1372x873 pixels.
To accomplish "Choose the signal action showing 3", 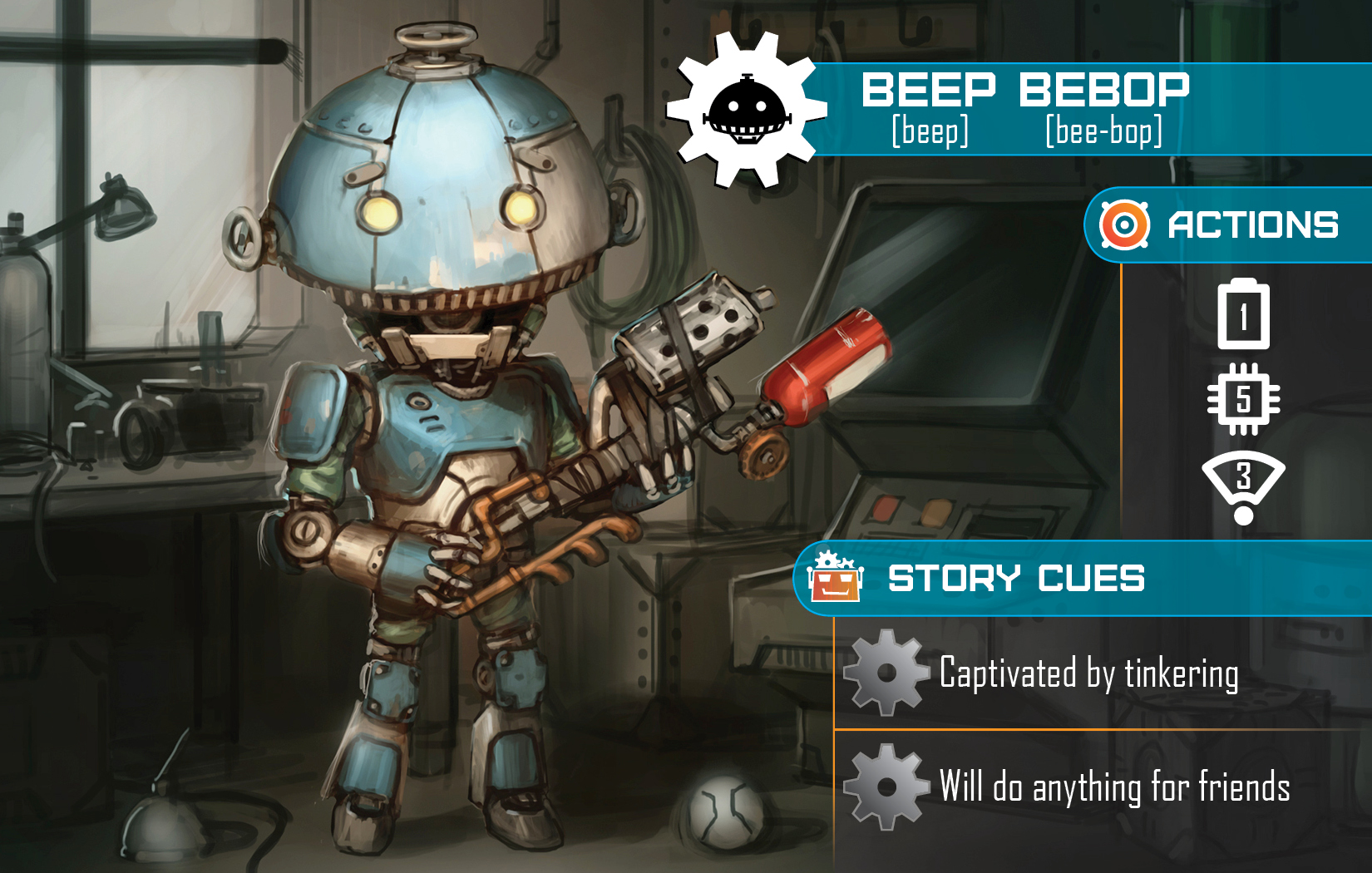I will tap(1243, 486).
